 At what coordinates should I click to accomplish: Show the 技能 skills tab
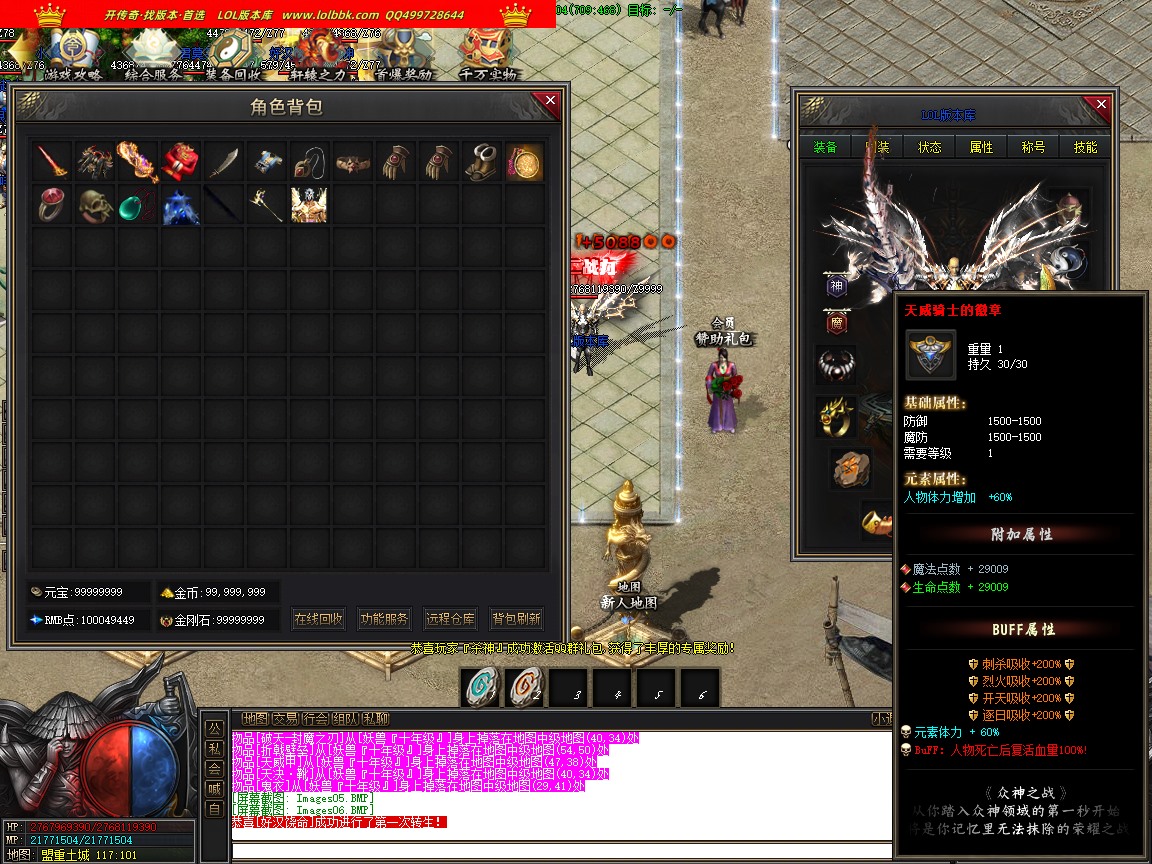tap(1085, 147)
